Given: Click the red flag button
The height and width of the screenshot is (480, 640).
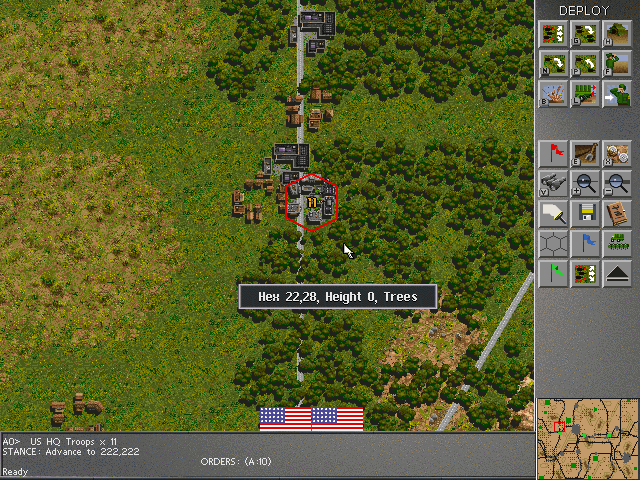Looking at the screenshot, I should coord(555,153).
